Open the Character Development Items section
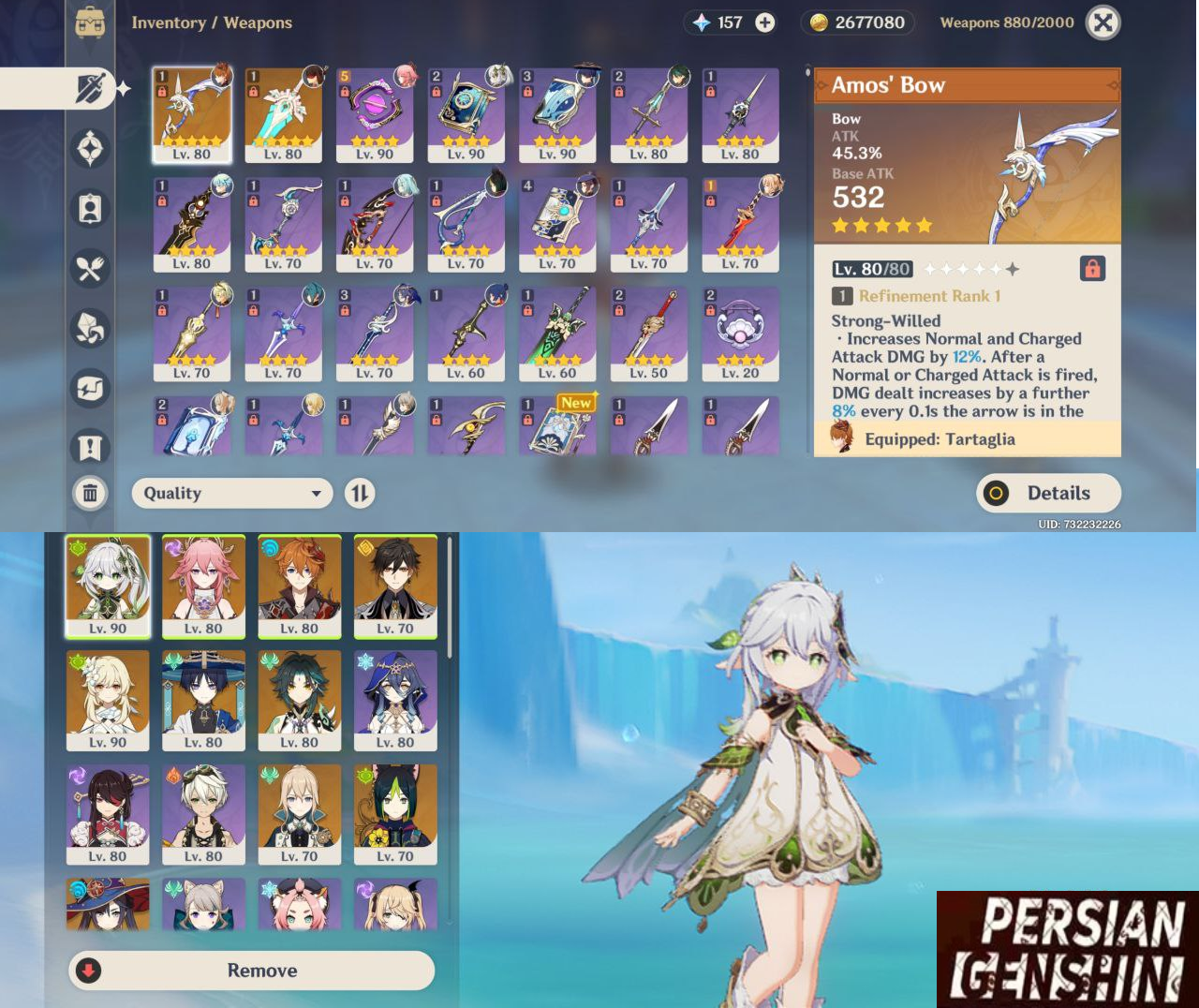Screen dimensions: 1199x1008 pos(90,208)
